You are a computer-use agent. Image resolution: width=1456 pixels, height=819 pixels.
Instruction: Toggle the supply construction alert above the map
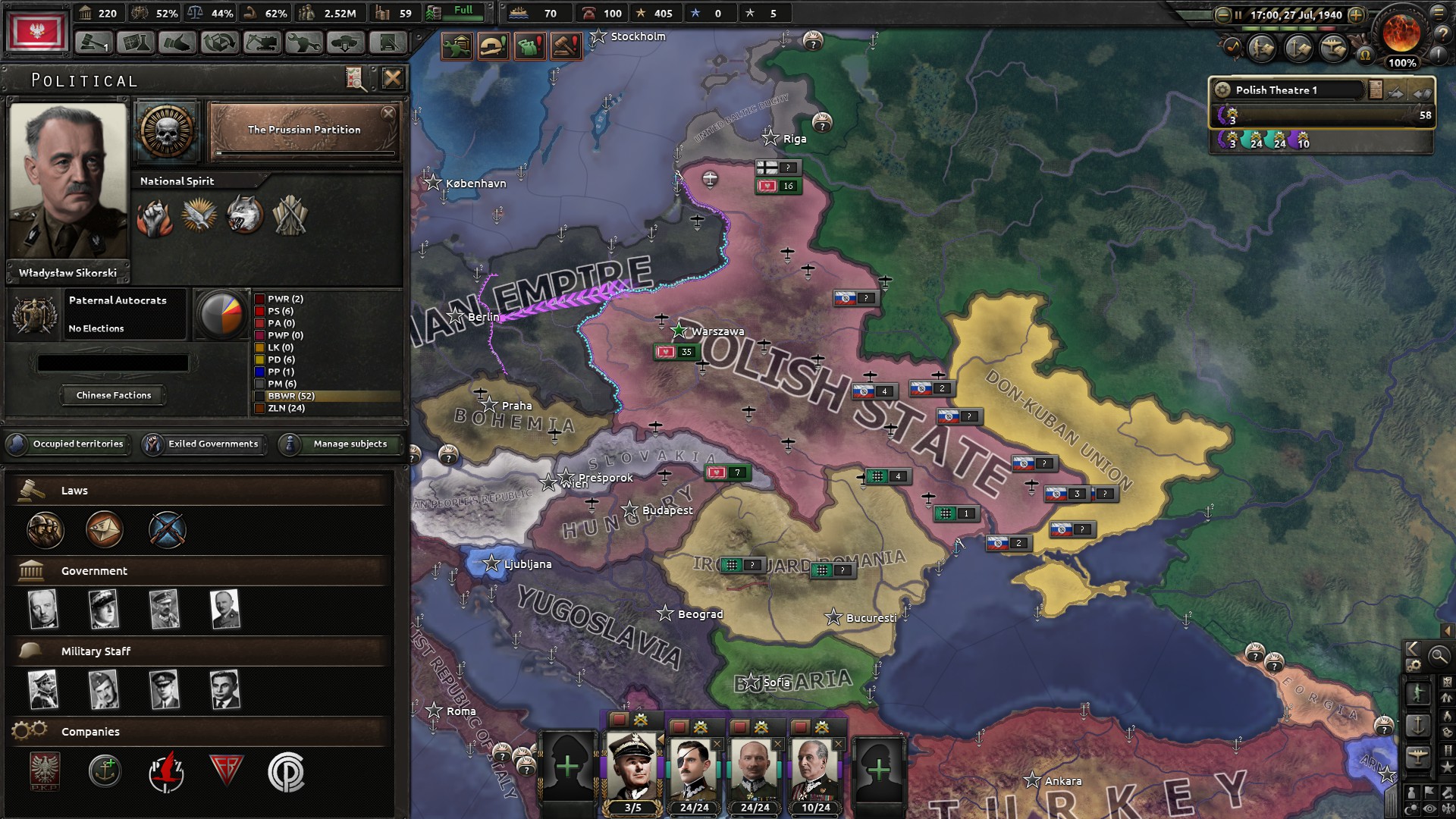coord(457,45)
